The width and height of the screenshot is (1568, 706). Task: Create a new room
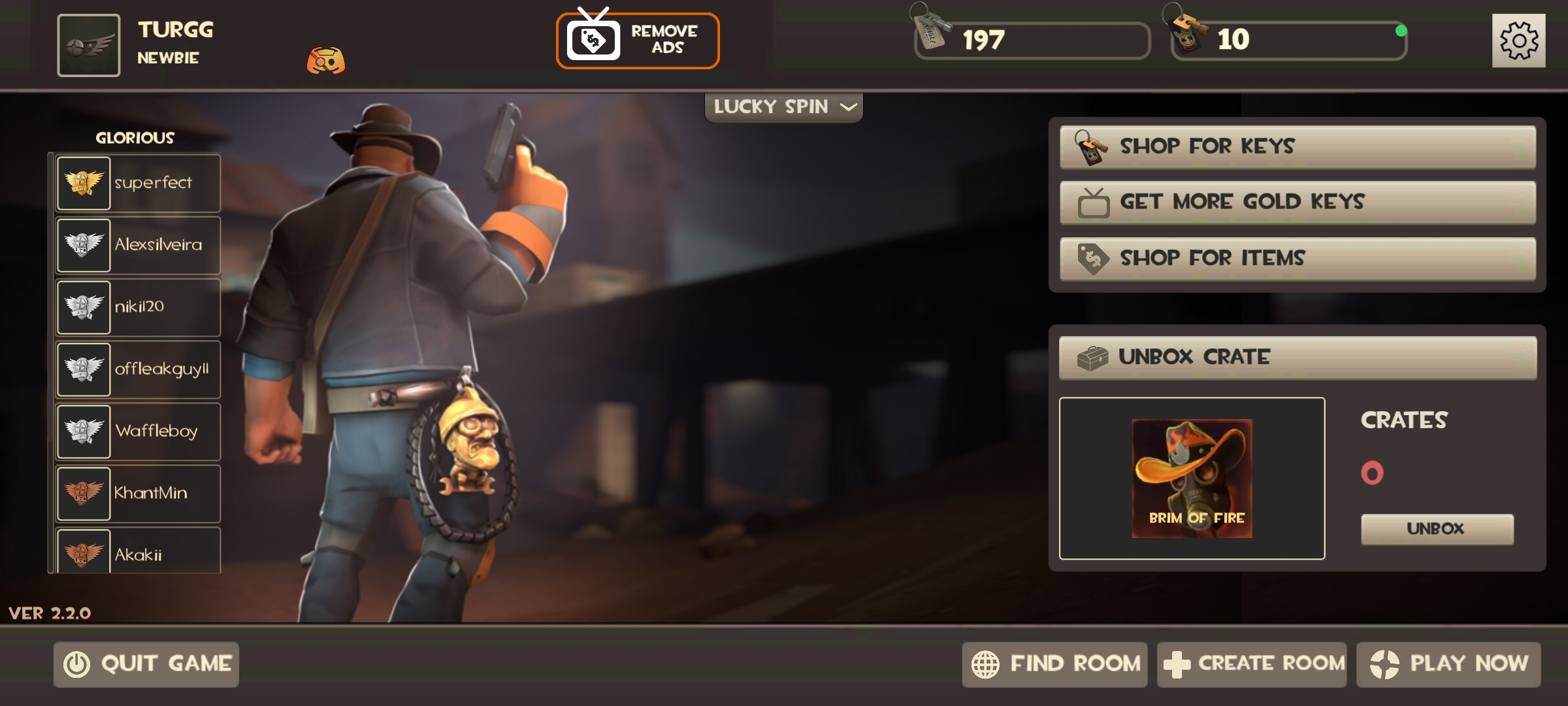1252,664
